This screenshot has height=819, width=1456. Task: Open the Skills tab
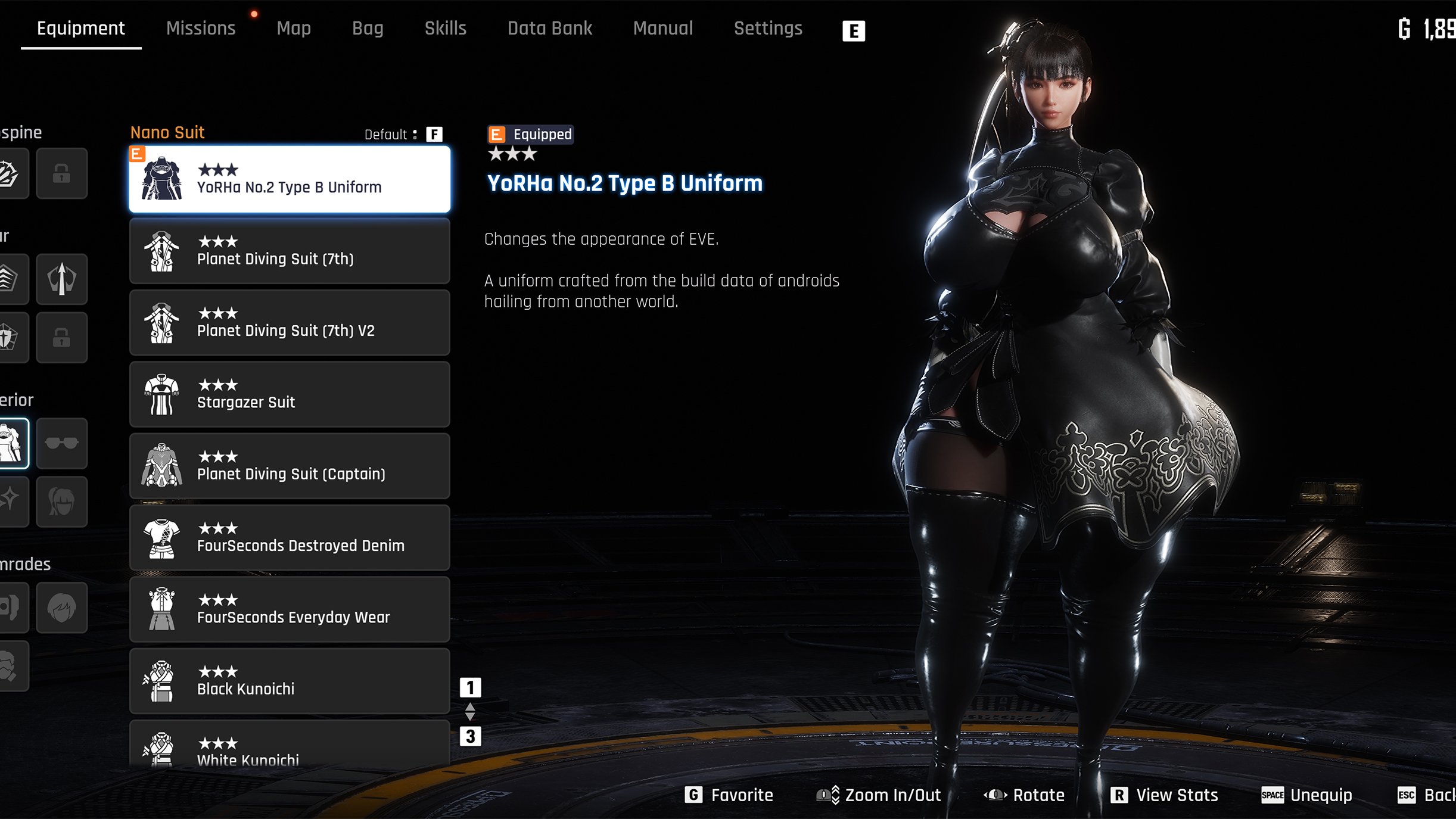445,28
